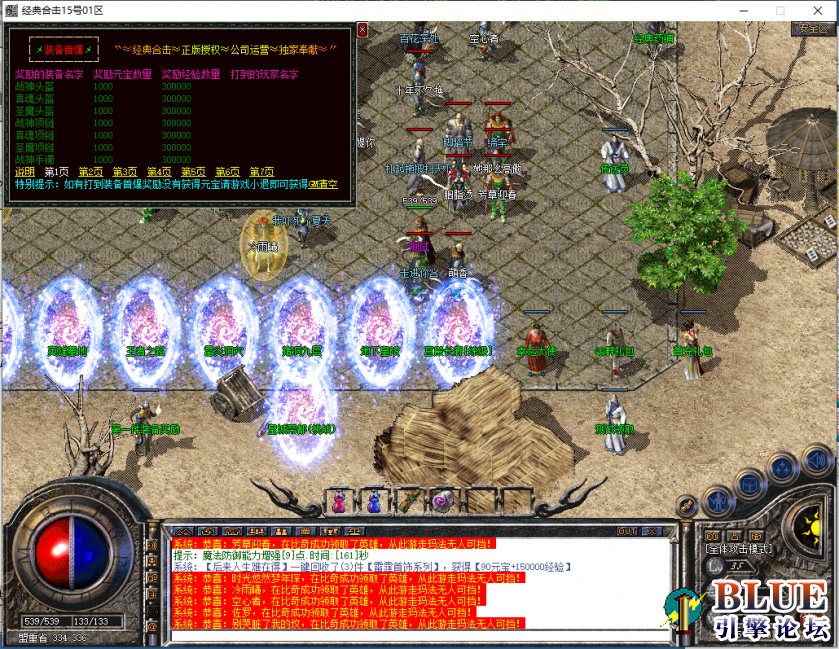Show 第4页 of the reward list
Screen dimensions: 839x649
click(x=159, y=172)
